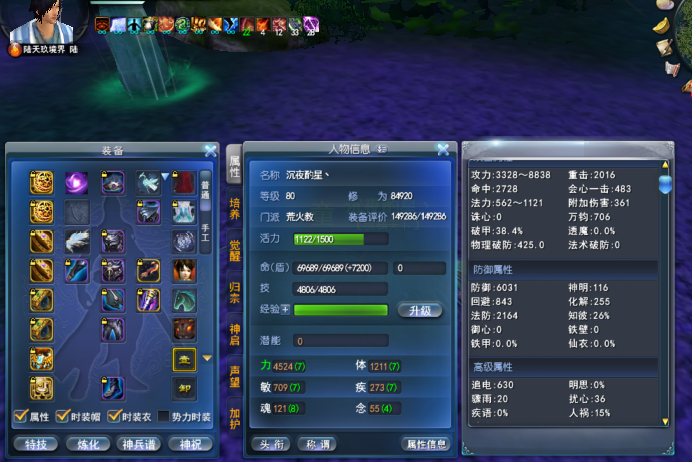
Task: Close the 装备 equipment panel
Action: click(210, 151)
